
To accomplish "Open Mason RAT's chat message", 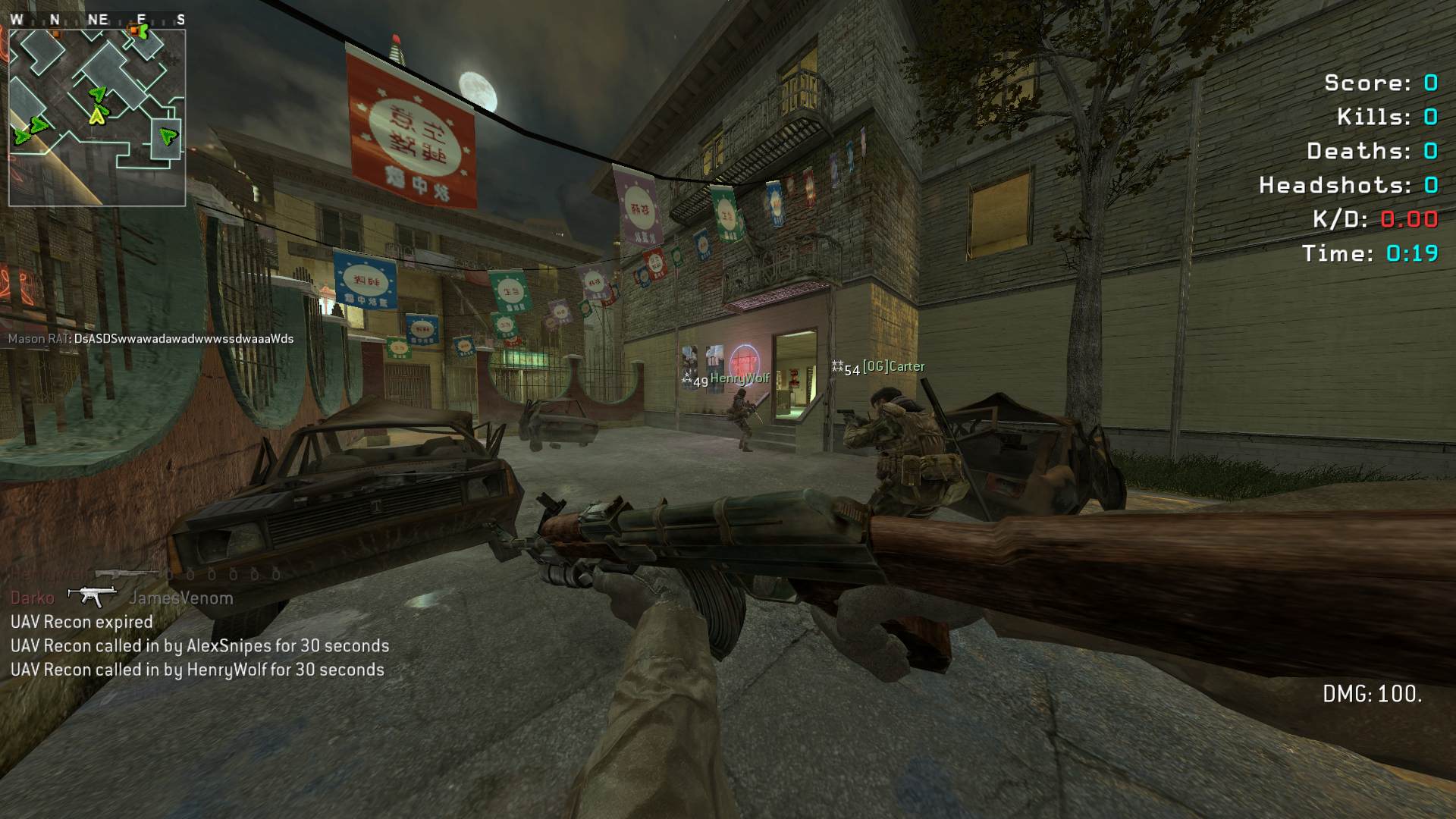I will pyautogui.click(x=151, y=339).
